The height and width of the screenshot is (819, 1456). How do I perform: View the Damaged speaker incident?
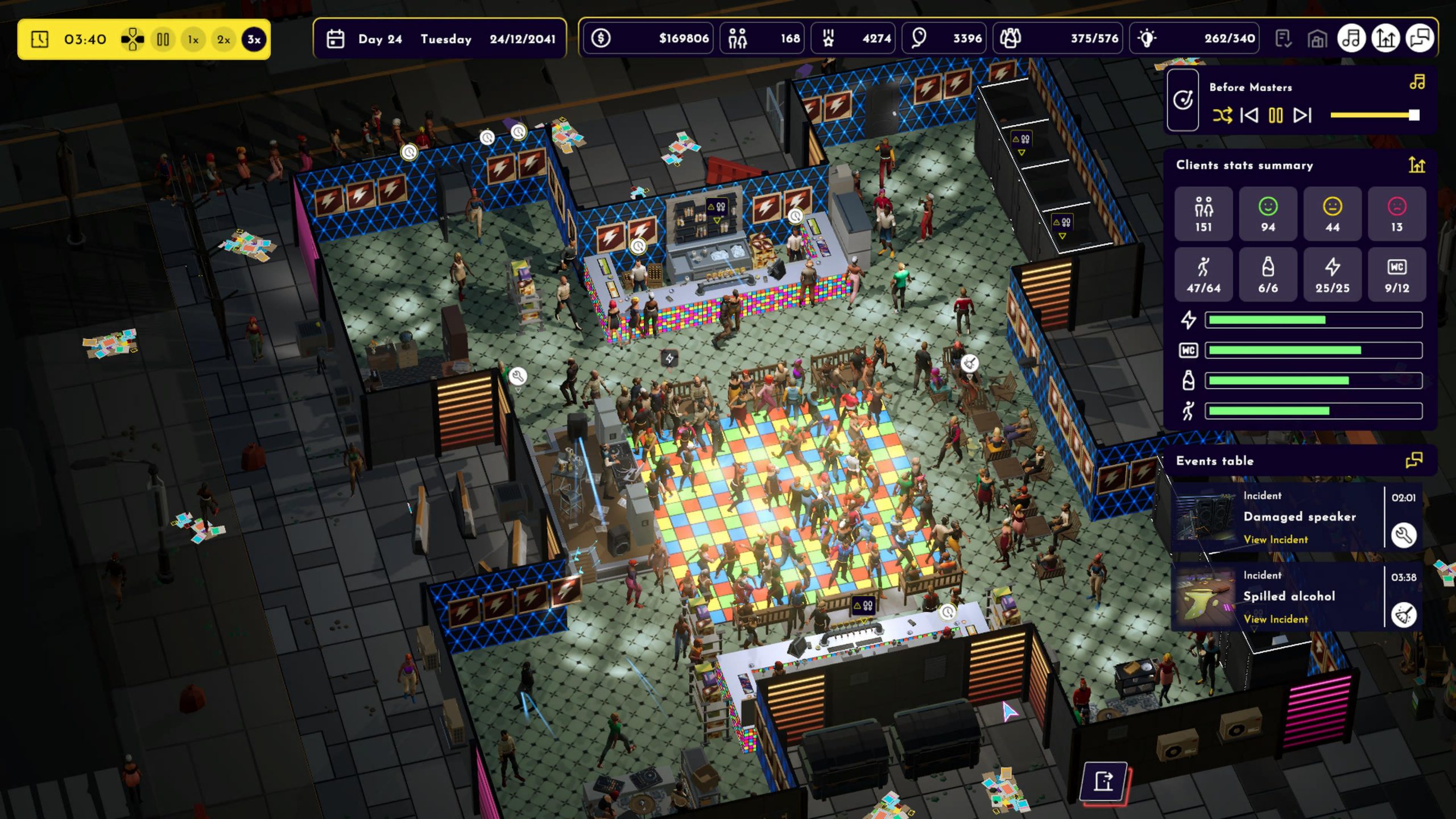[1275, 539]
